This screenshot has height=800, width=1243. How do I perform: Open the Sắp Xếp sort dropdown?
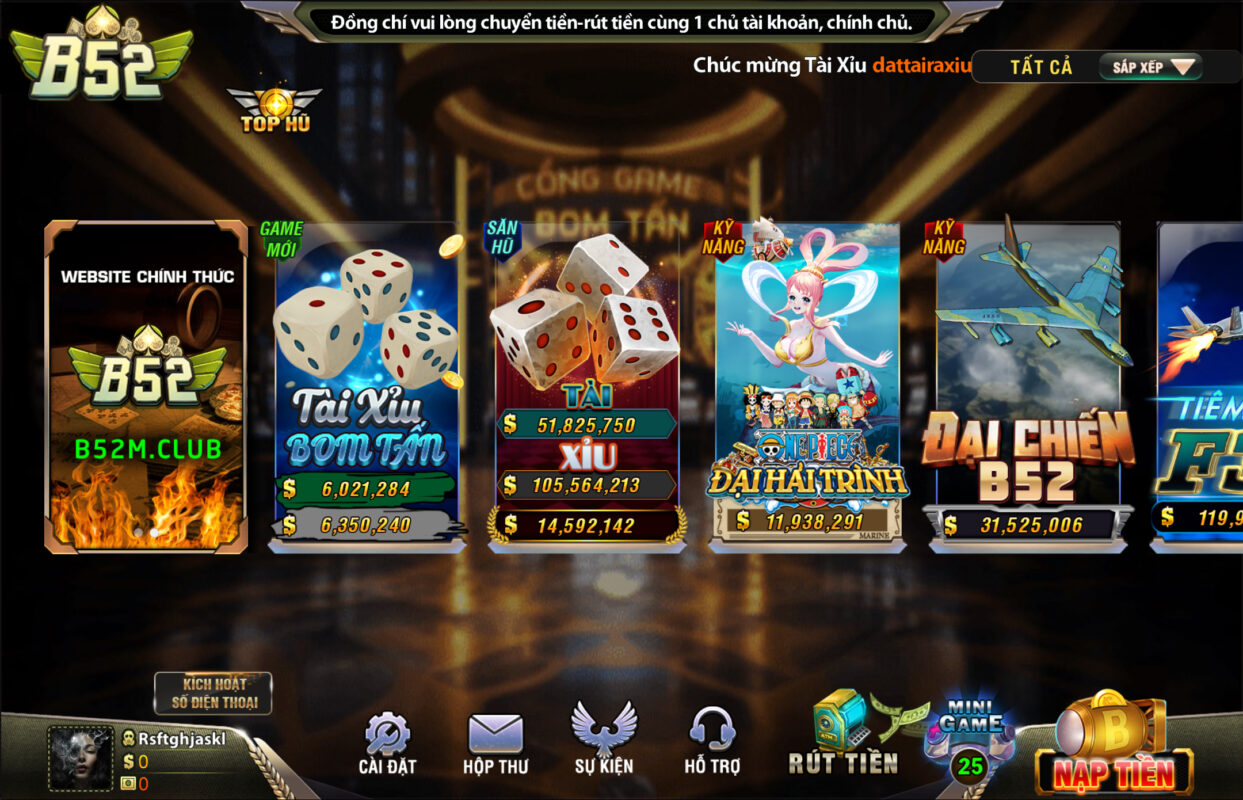[x=1152, y=67]
